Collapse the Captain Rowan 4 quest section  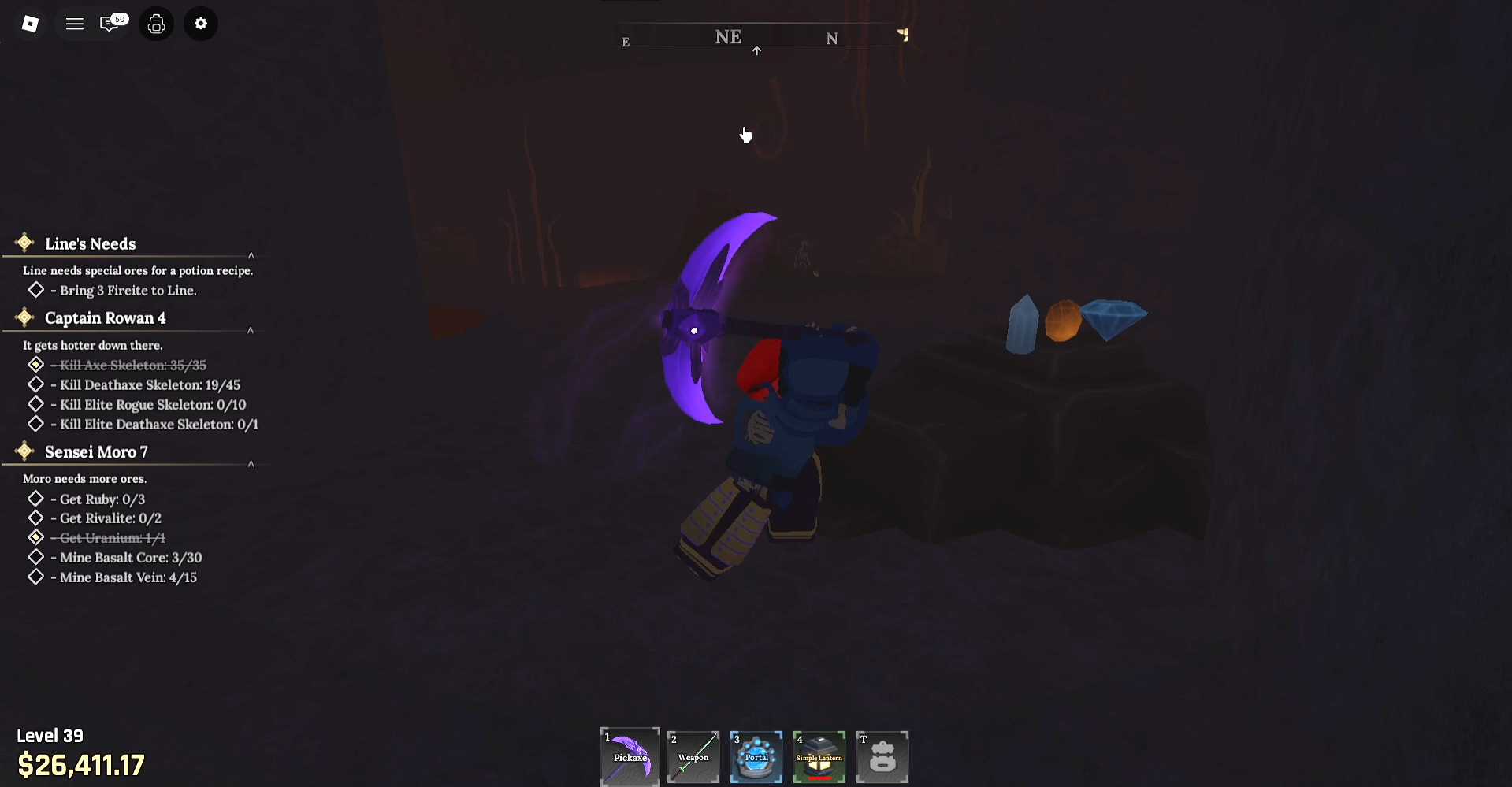251,330
